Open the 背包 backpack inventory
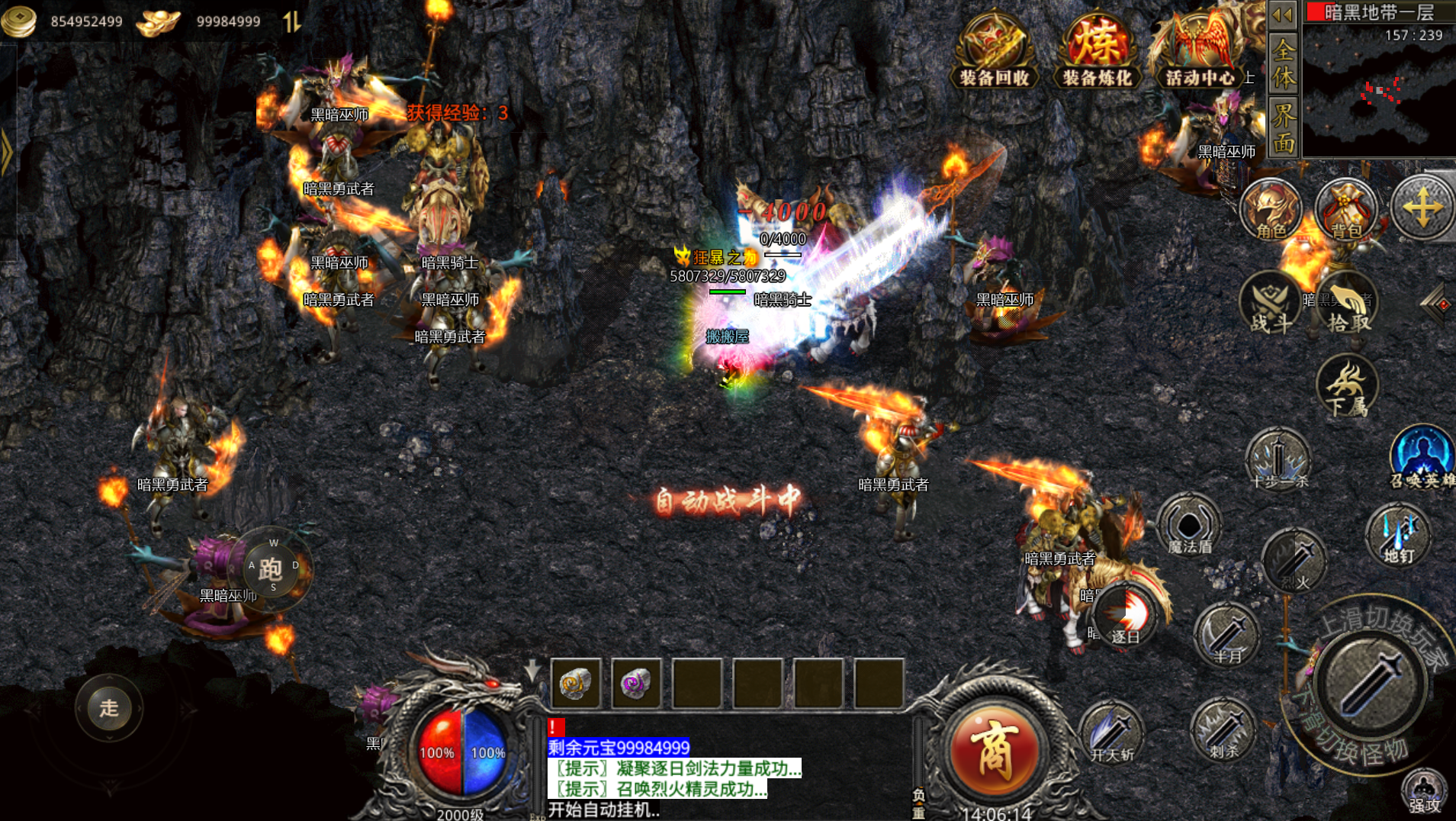 pos(1346,210)
